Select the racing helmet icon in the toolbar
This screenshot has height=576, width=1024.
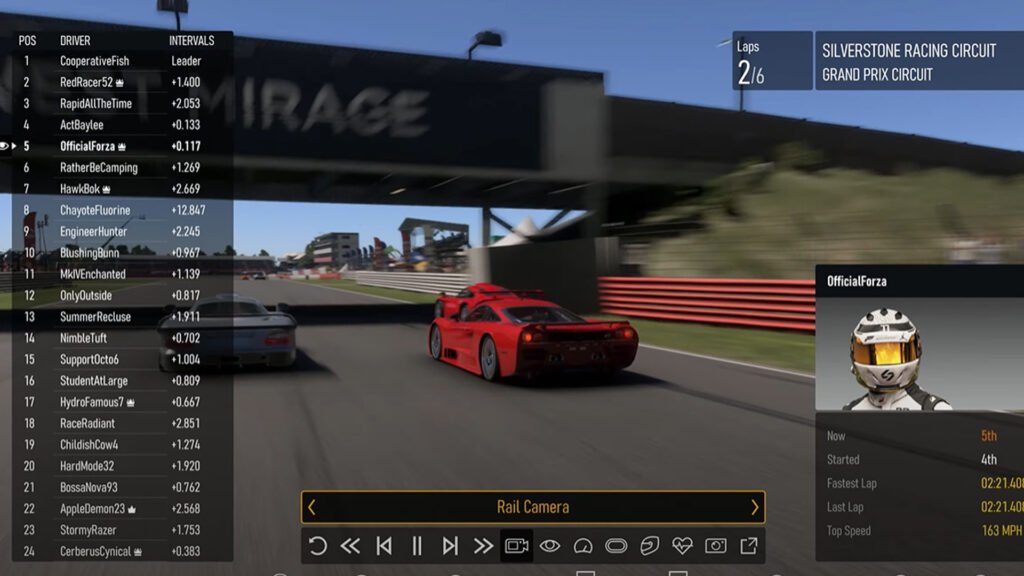[649, 546]
